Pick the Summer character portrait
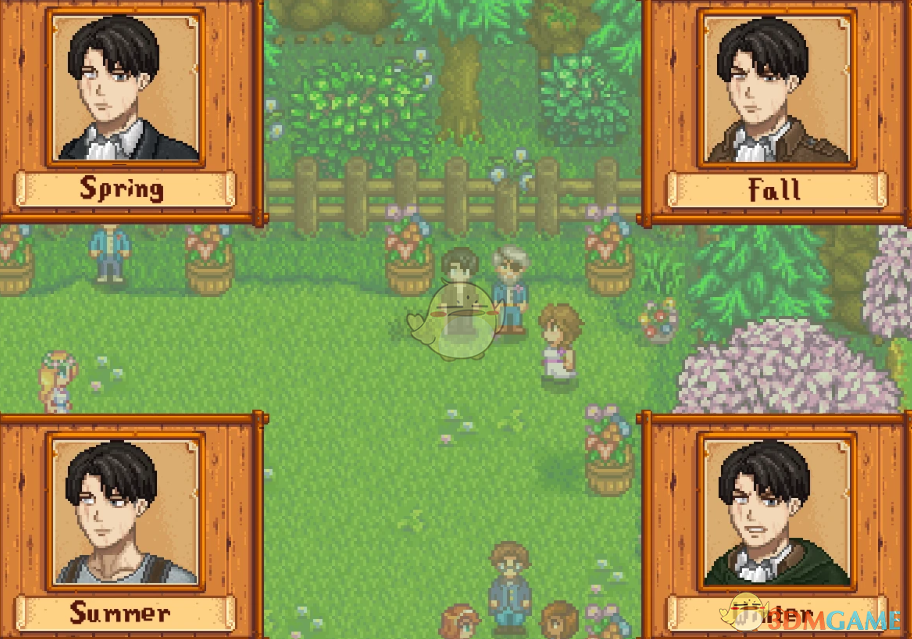912x639 pixels. 124,510
